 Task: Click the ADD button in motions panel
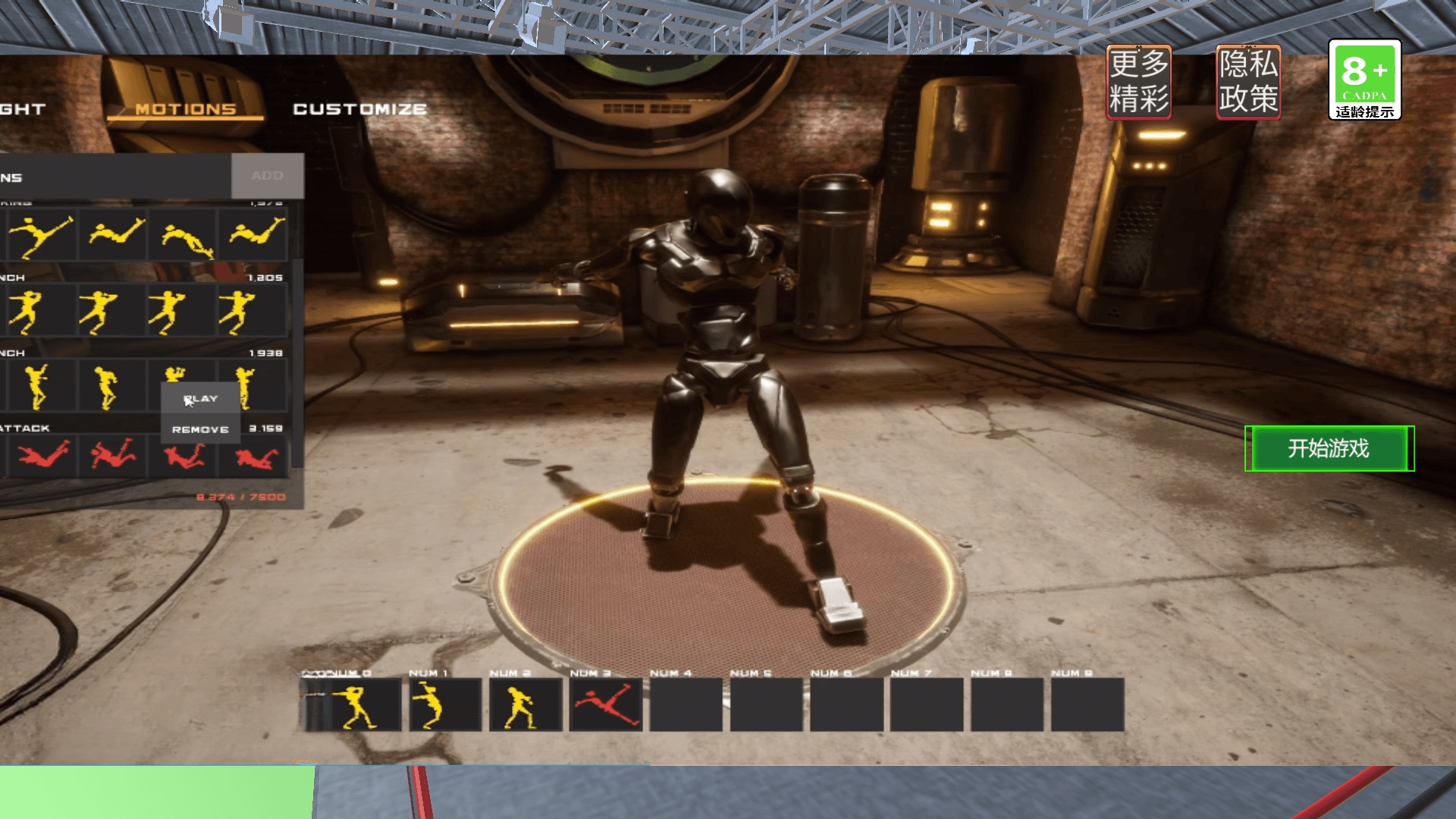point(267,176)
